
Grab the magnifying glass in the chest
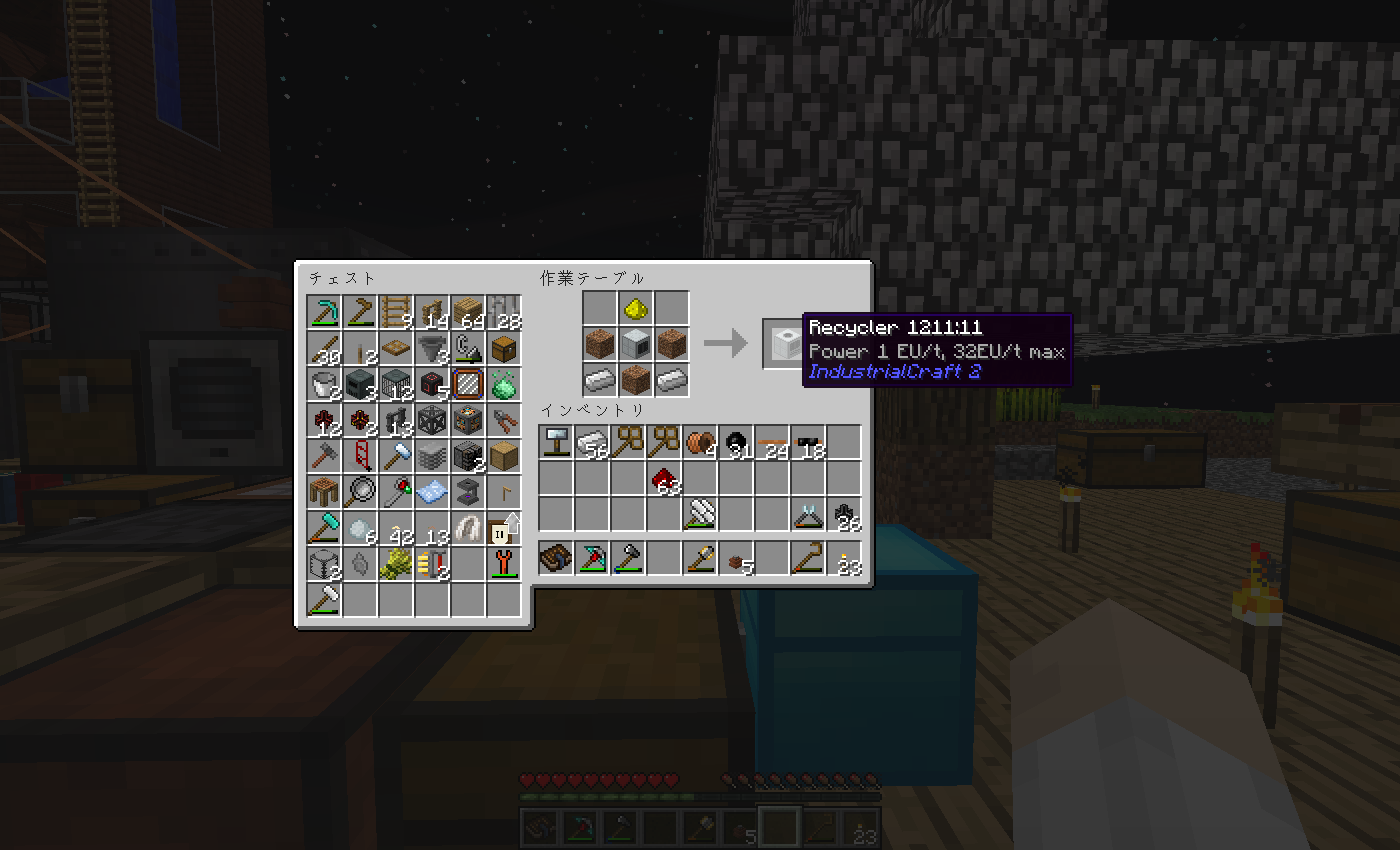360,492
